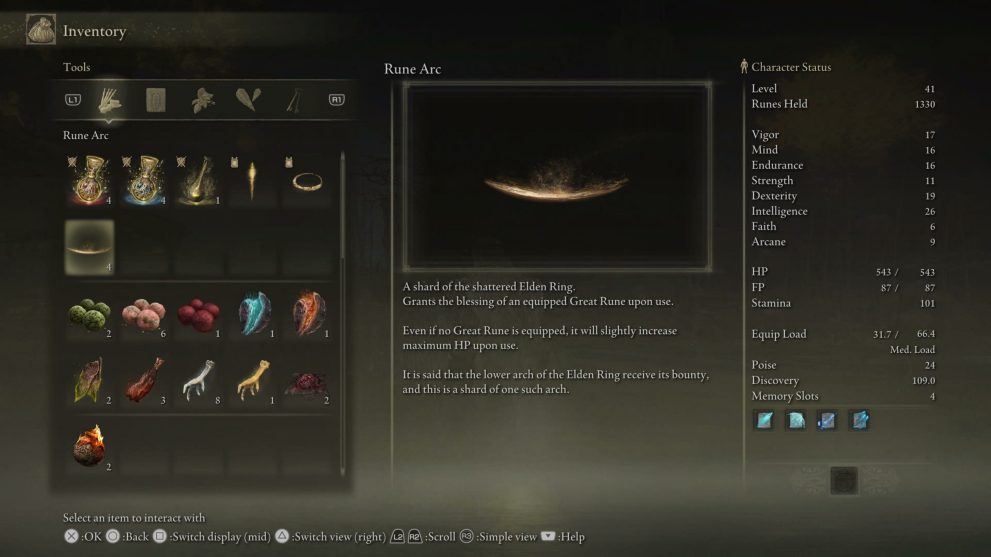Image resolution: width=991 pixels, height=557 pixels.
Task: Choose the blue glowing liver item
Action: (253, 314)
